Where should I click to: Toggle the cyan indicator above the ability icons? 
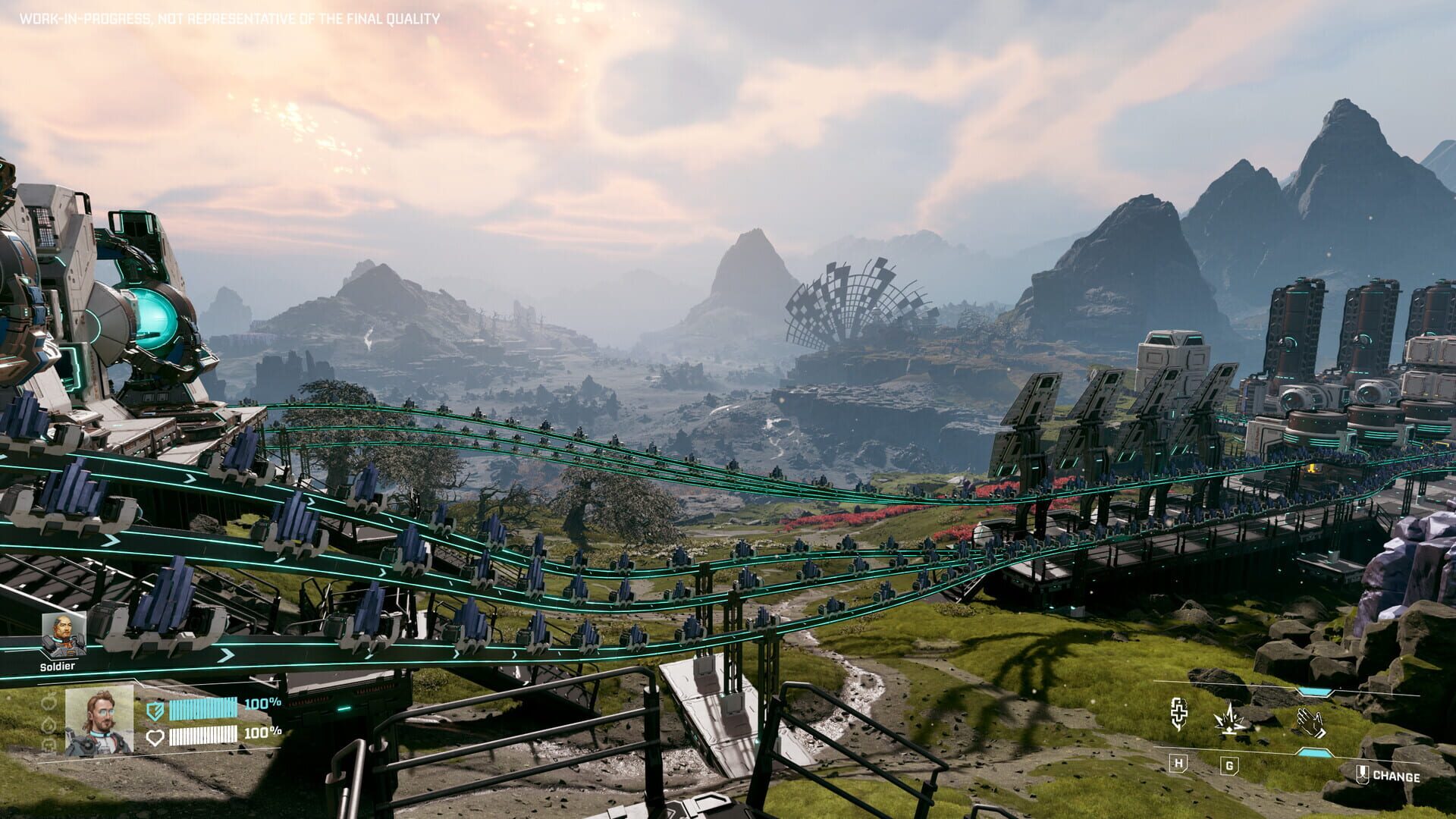[1315, 691]
